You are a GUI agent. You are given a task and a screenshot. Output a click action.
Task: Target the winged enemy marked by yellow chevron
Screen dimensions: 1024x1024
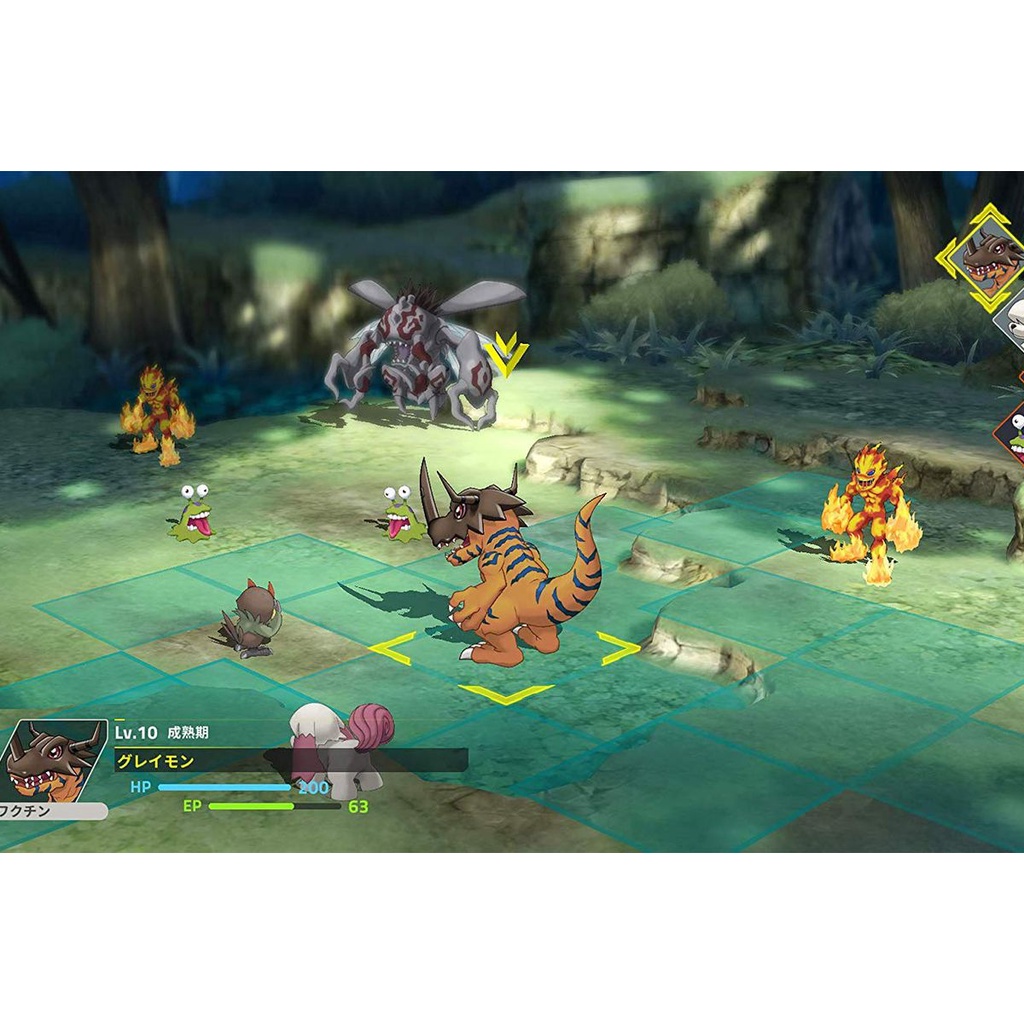click(425, 350)
